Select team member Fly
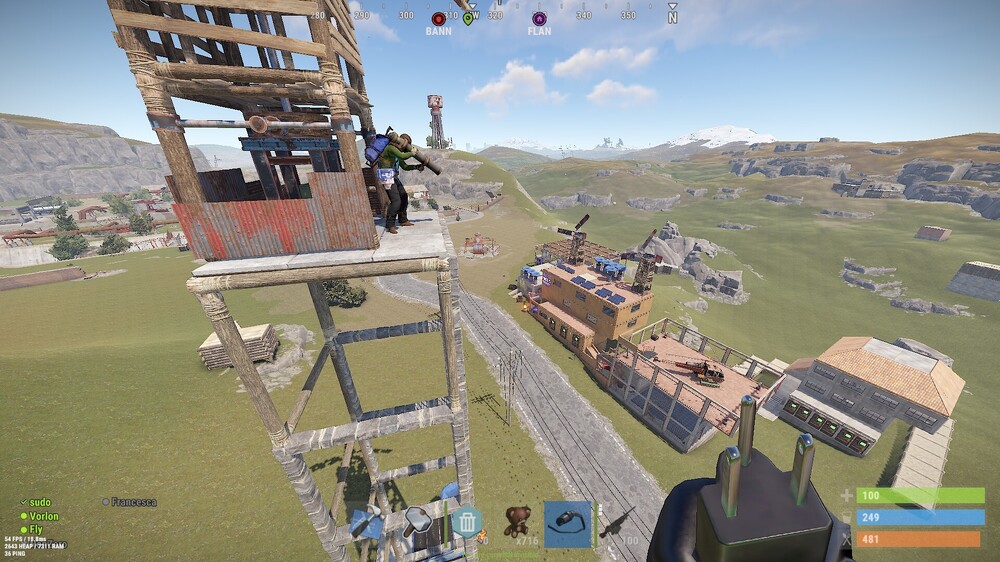Viewport: 1000px width, 562px height. click(x=35, y=529)
